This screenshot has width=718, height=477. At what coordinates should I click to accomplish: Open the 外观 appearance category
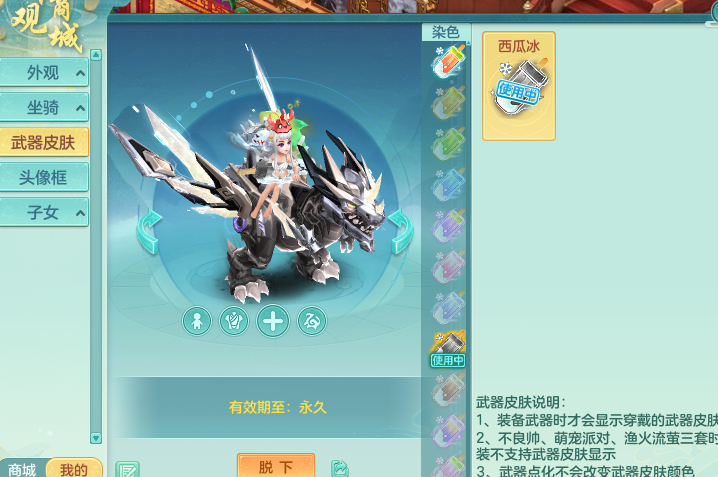click(x=44, y=73)
